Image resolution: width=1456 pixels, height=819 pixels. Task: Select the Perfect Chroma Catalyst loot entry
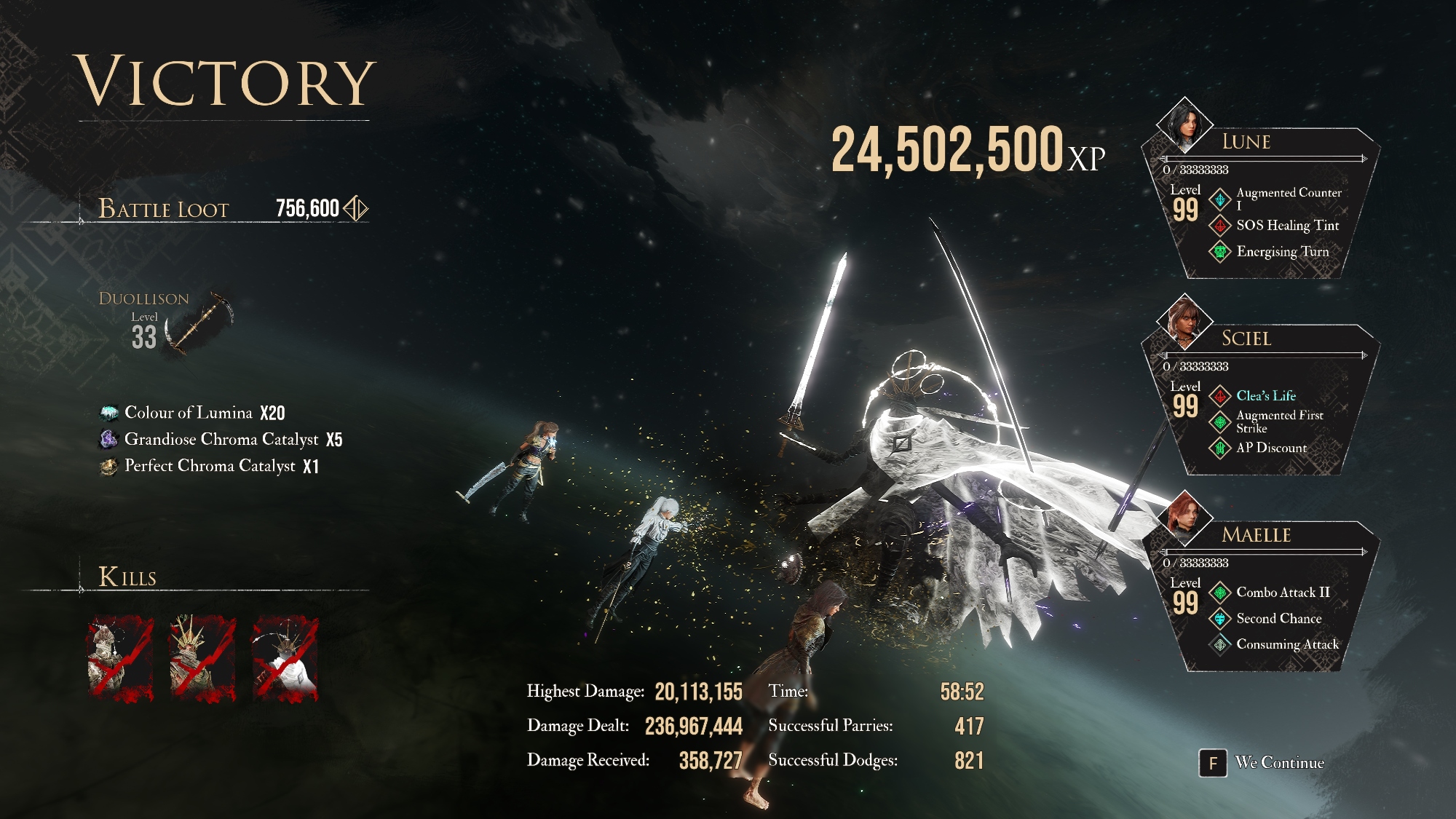tap(210, 466)
